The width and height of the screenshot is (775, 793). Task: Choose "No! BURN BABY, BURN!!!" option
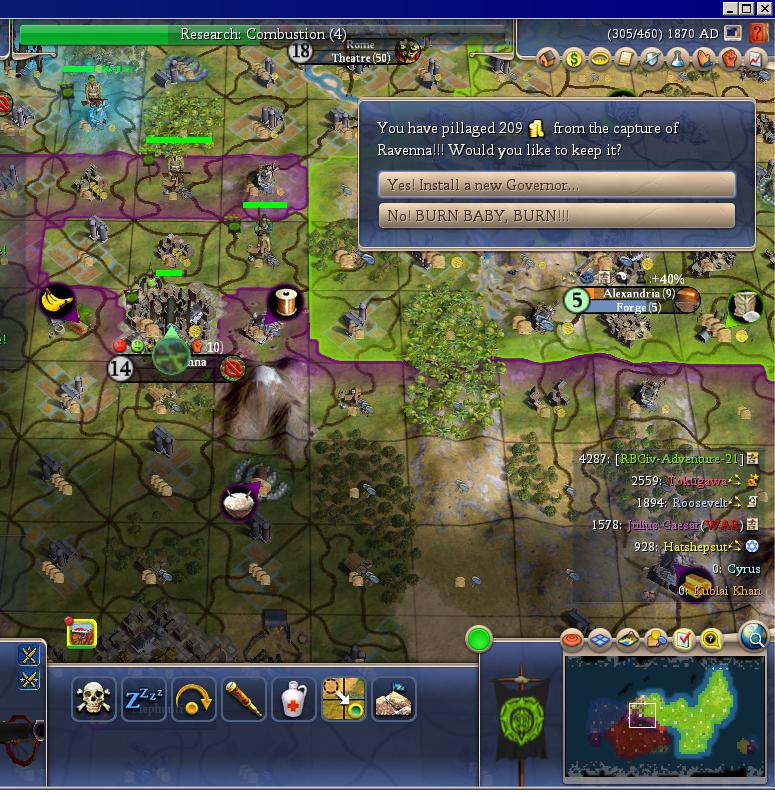pyautogui.click(x=556, y=216)
